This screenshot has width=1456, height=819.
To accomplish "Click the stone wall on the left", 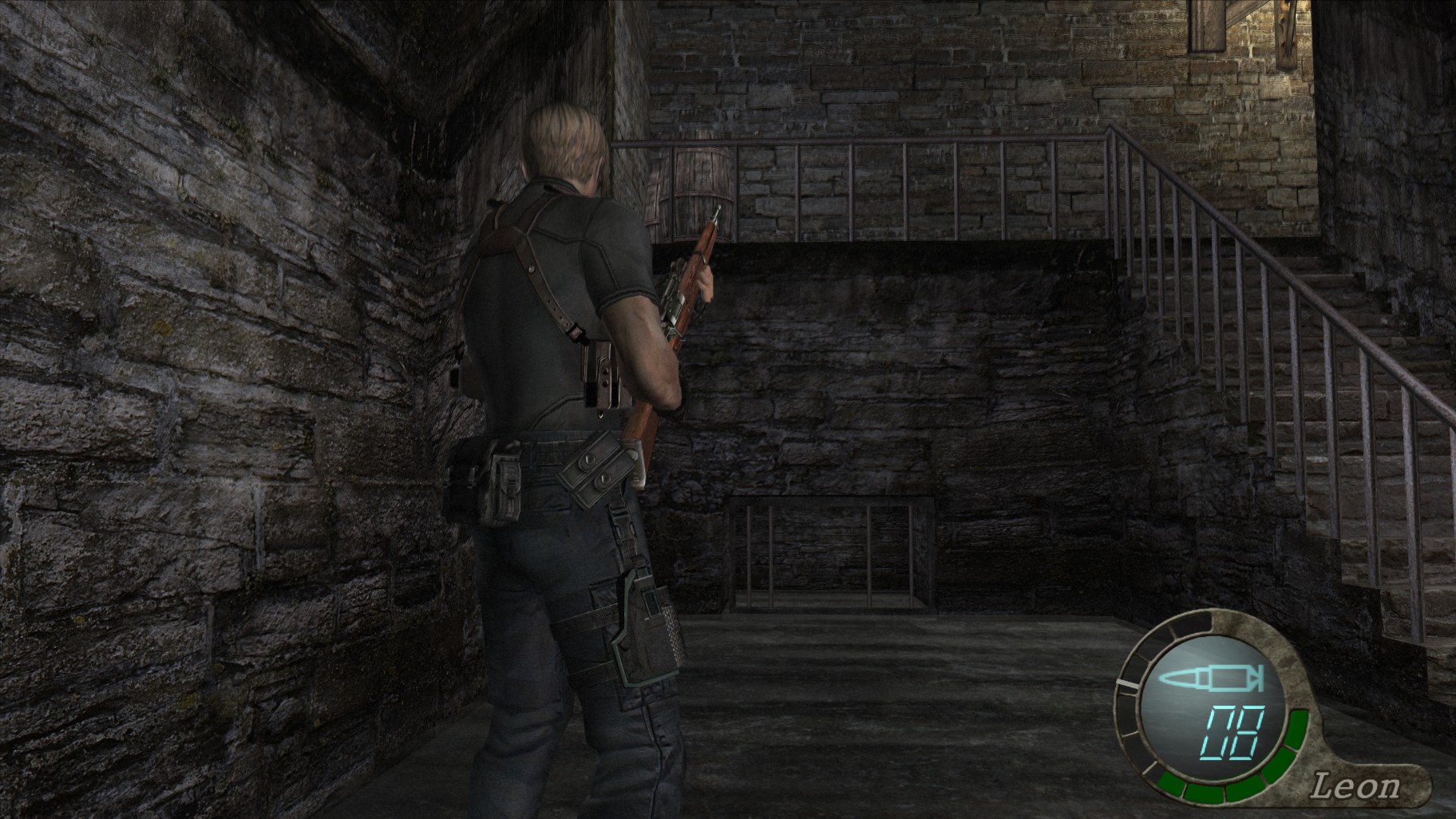I will 200,399.
